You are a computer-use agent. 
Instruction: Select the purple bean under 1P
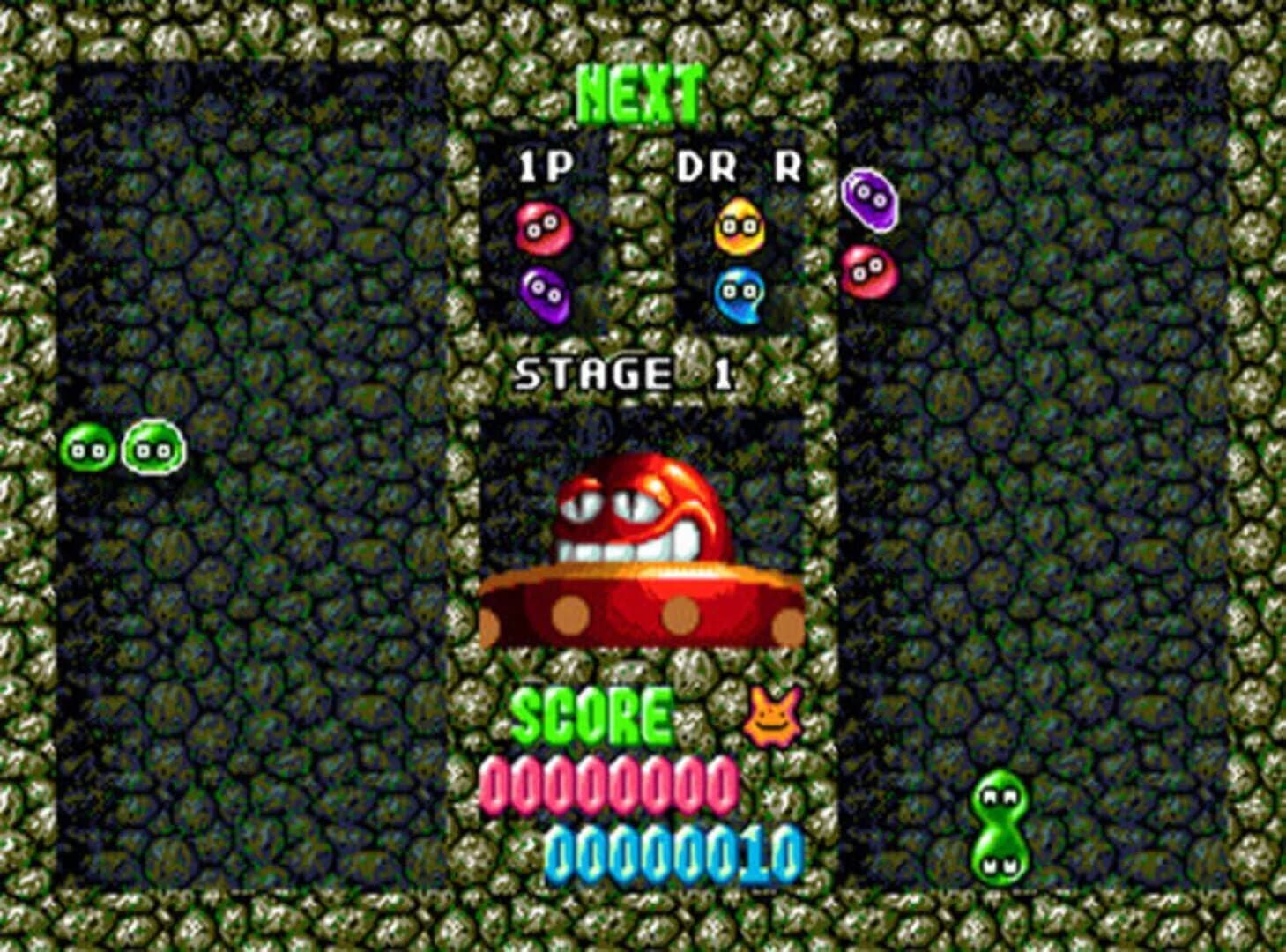click(x=546, y=294)
